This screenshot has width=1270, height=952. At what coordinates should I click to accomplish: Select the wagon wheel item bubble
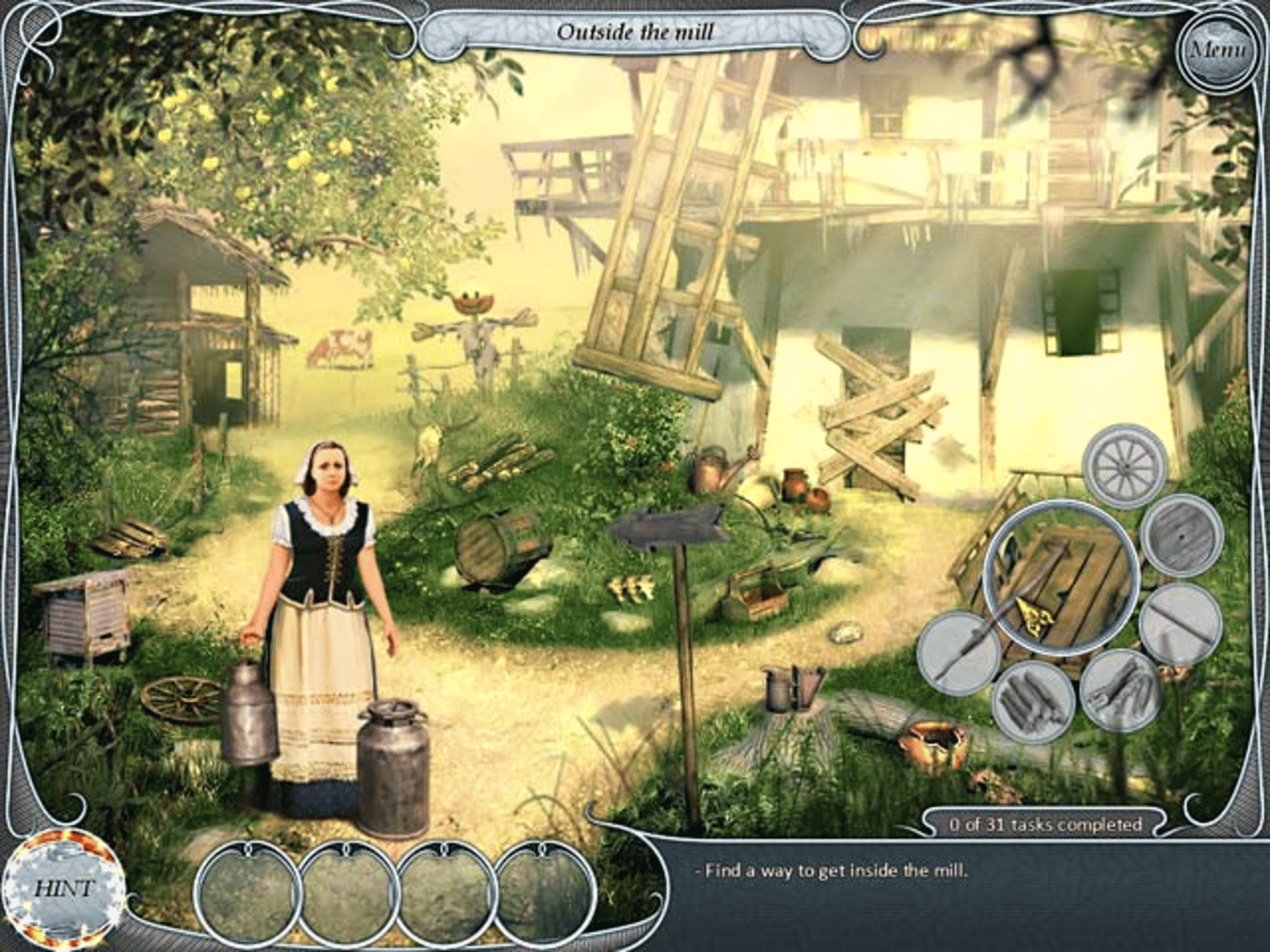pos(1124,465)
